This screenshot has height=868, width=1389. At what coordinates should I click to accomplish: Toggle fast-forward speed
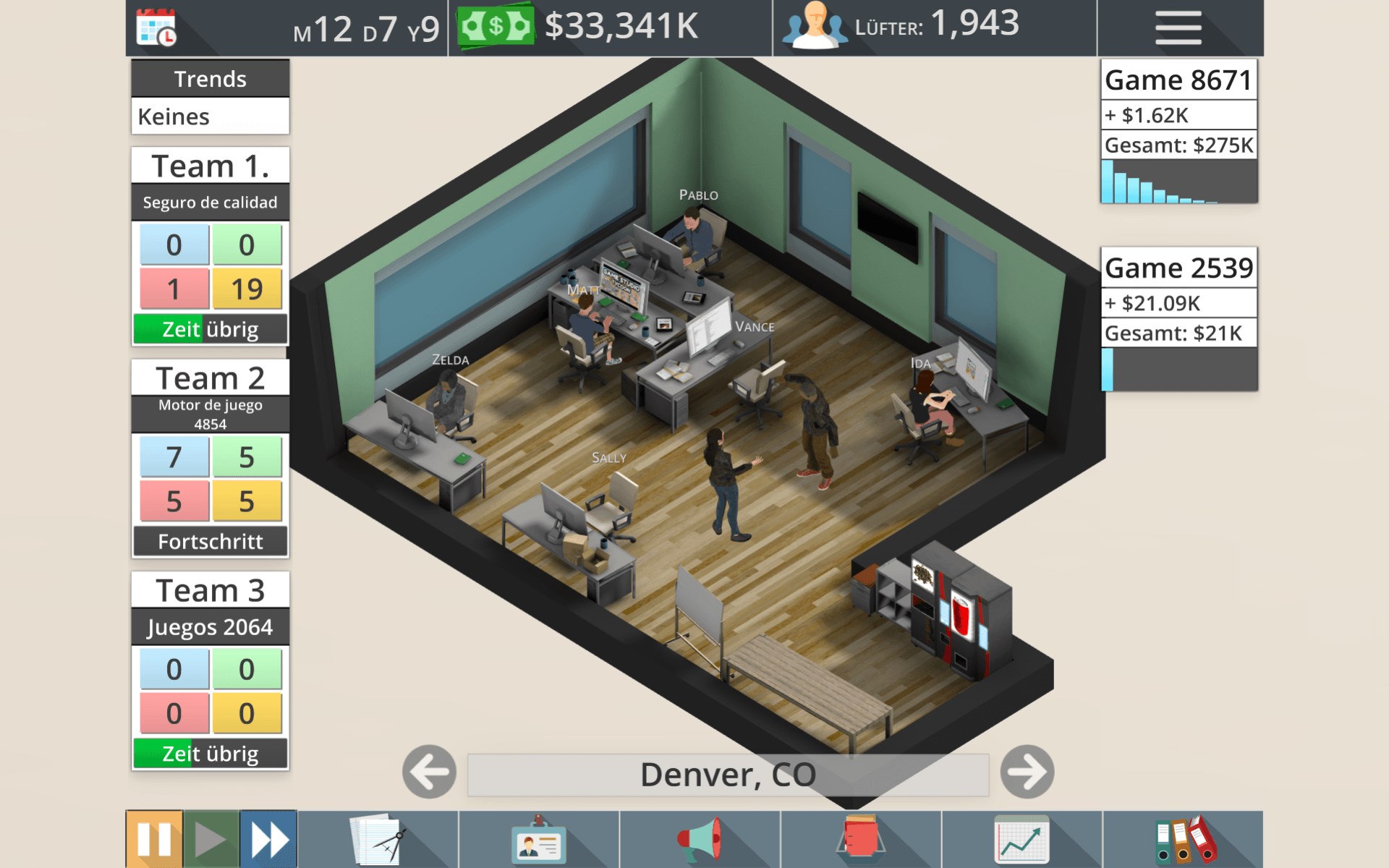pos(267,838)
